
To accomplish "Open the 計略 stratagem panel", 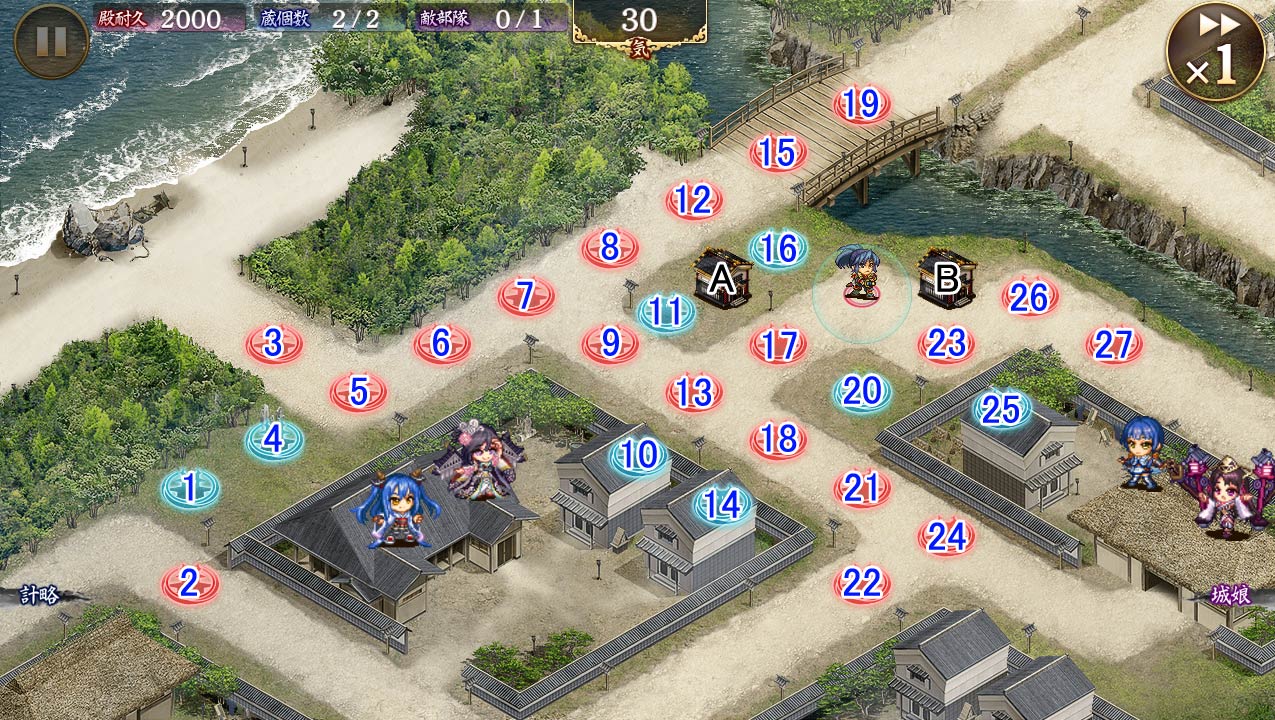I will click(40, 596).
